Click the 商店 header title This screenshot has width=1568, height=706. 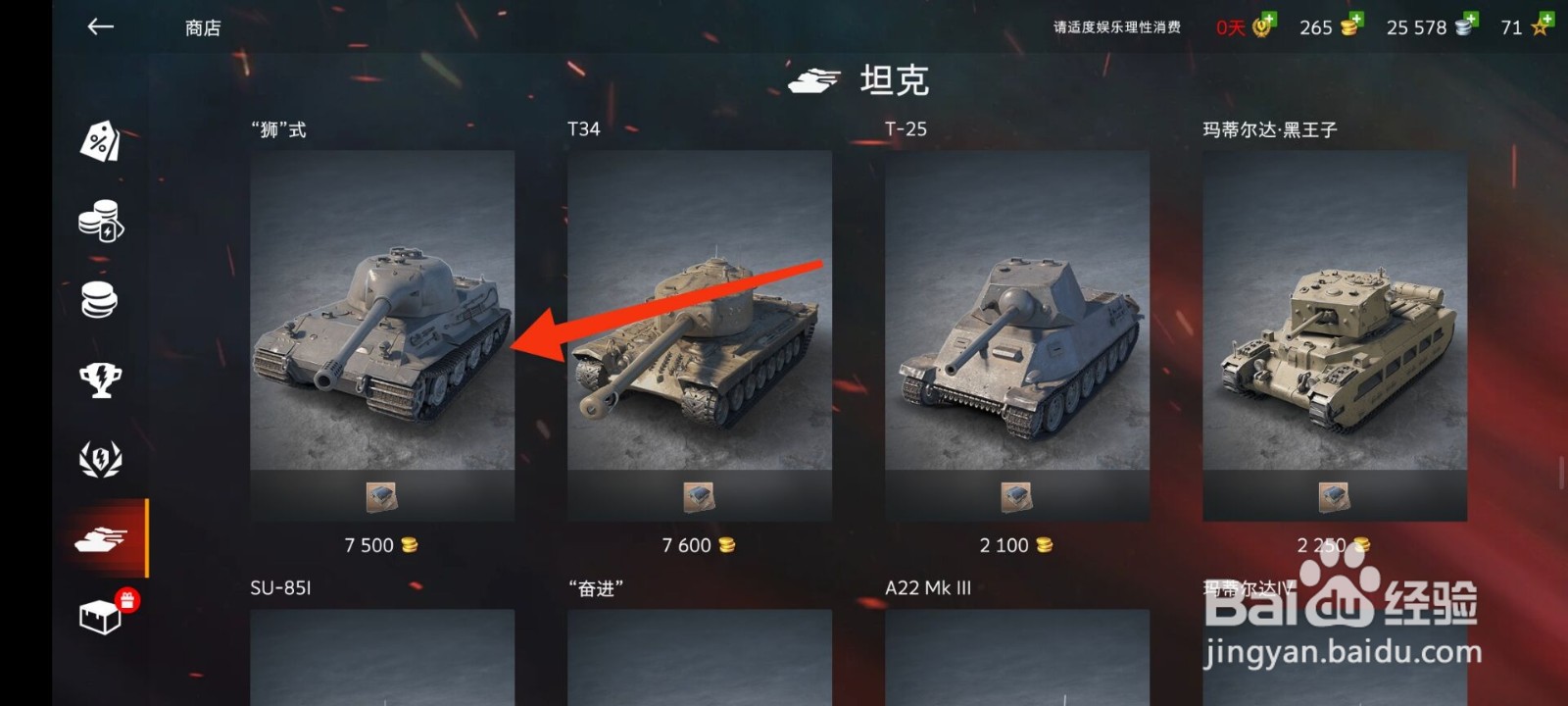click(201, 27)
